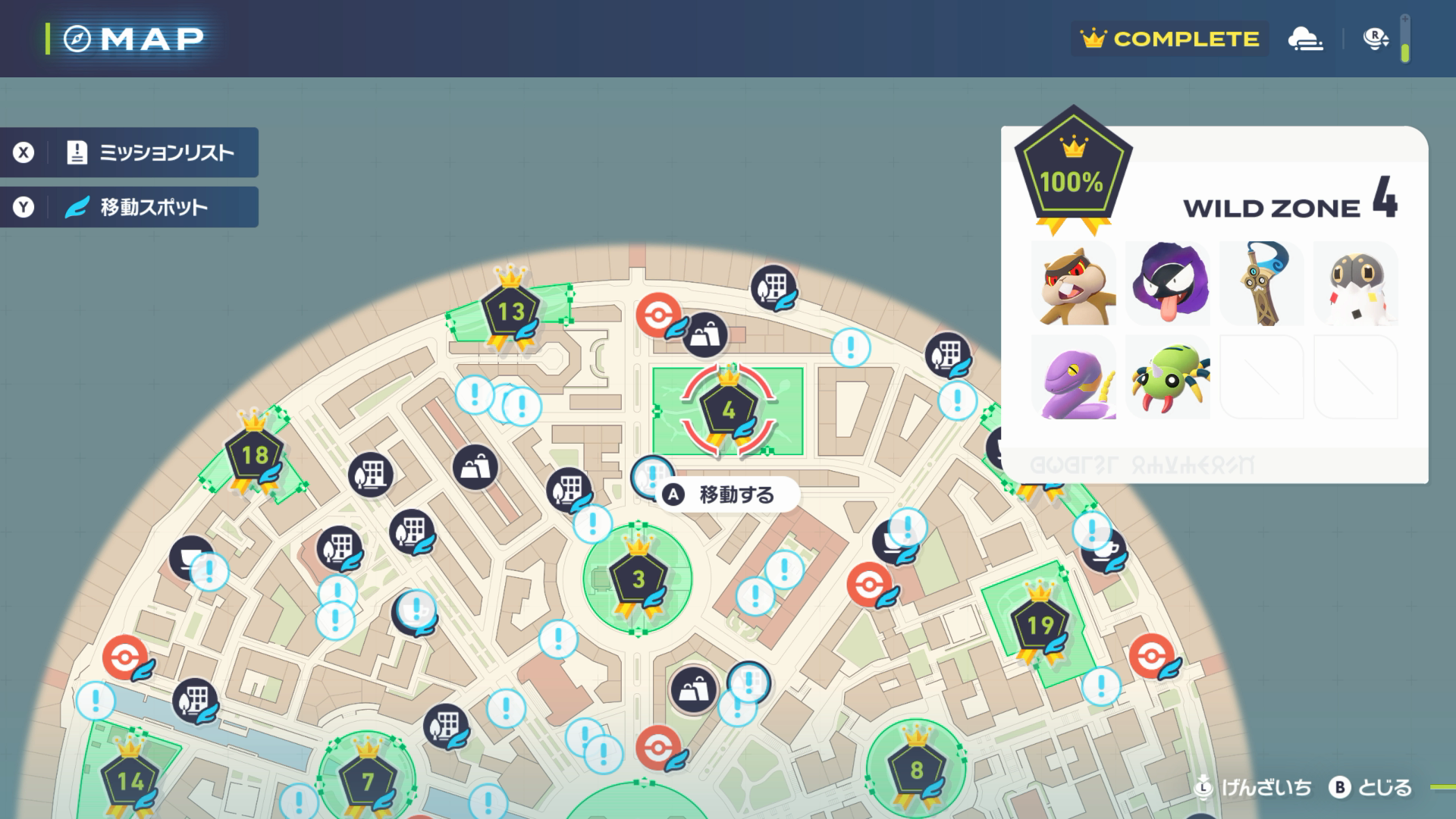The width and height of the screenshot is (1456, 819).
Task: Click the Patrat thumbnail in zone panel
Action: 1074,284
